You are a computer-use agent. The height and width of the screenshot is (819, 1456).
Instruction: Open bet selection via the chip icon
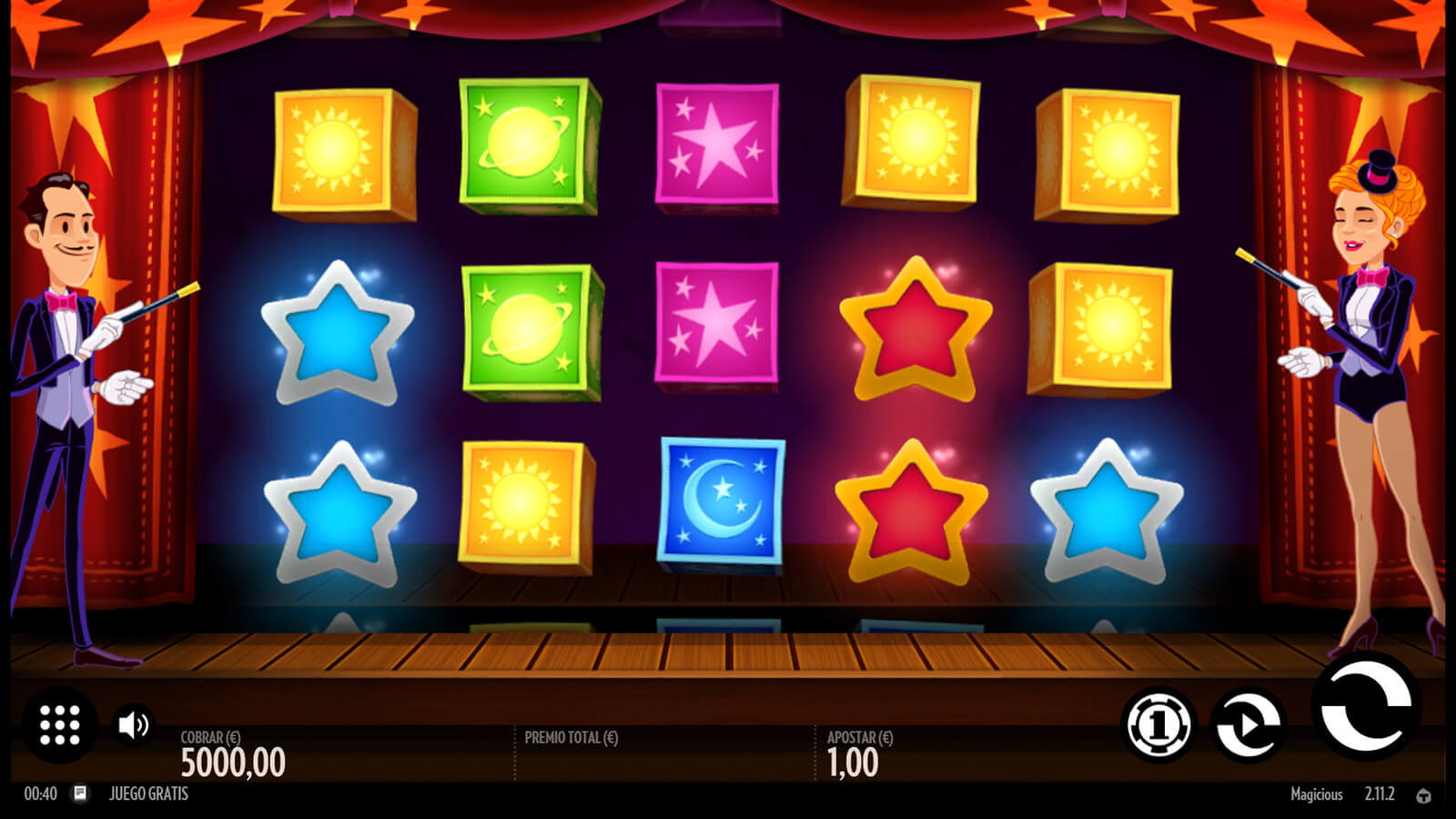click(1158, 724)
